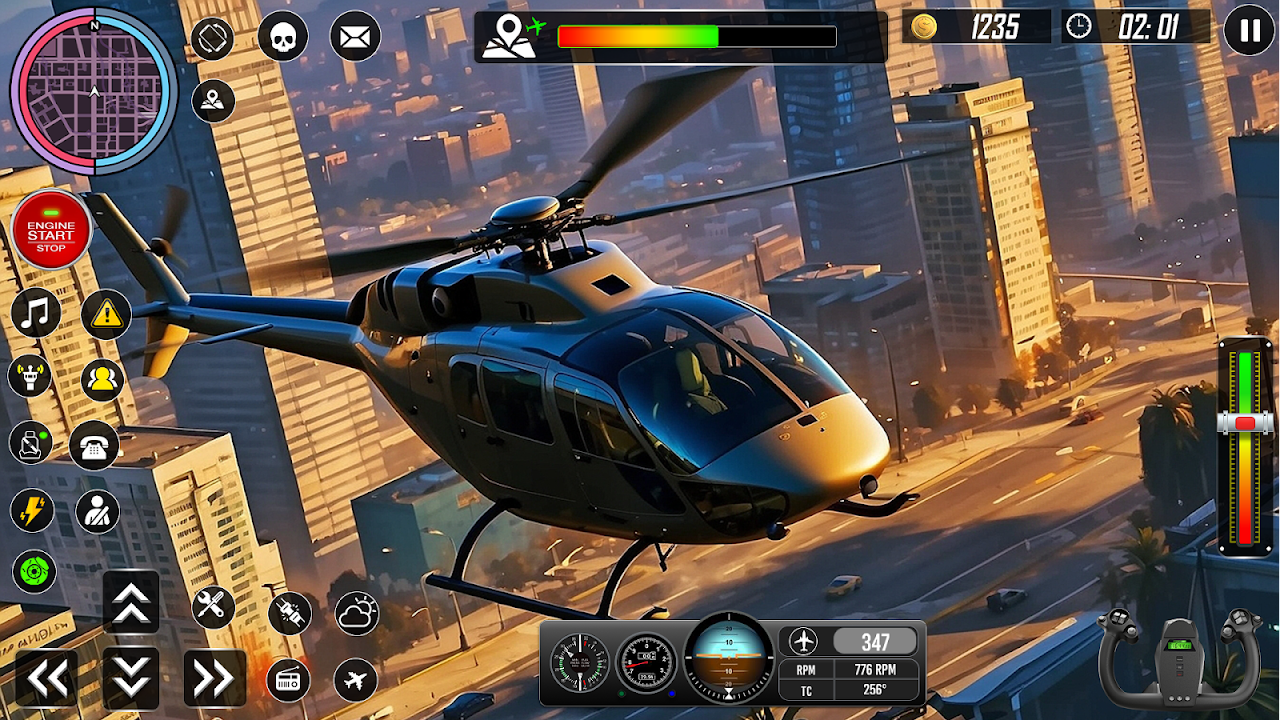Toggle the red Engine Start Stop button
The width and height of the screenshot is (1280, 720).
(x=51, y=229)
